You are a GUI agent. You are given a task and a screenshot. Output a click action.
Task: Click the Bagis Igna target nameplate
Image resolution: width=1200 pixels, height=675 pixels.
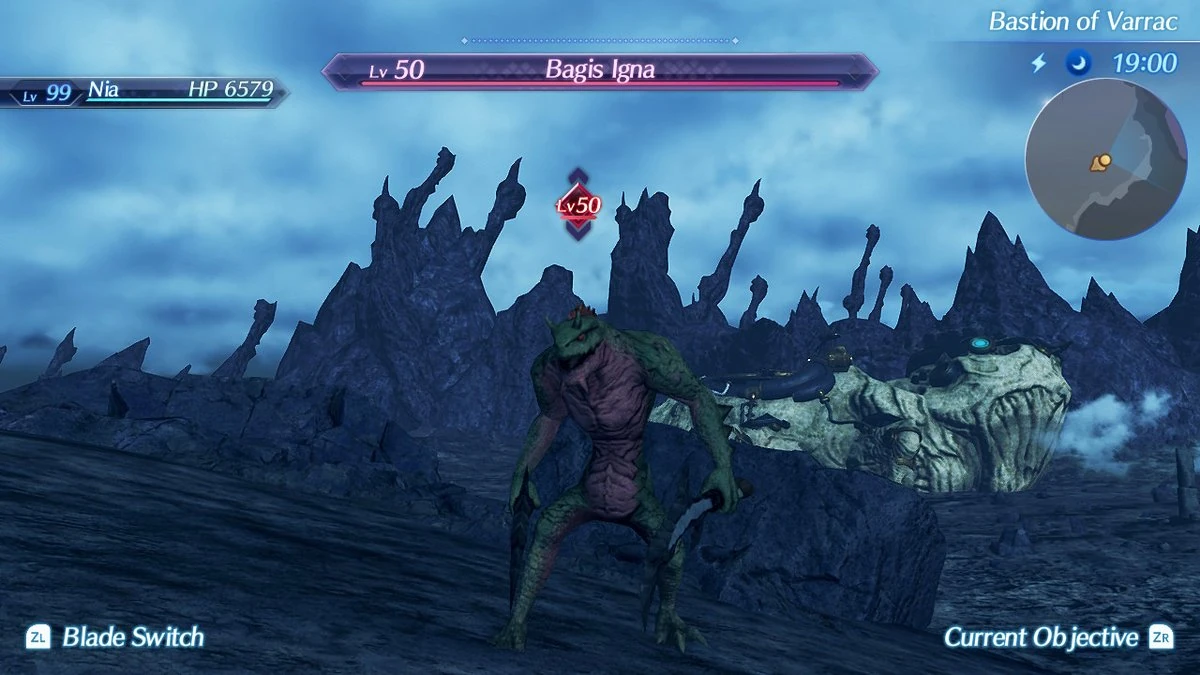(599, 71)
